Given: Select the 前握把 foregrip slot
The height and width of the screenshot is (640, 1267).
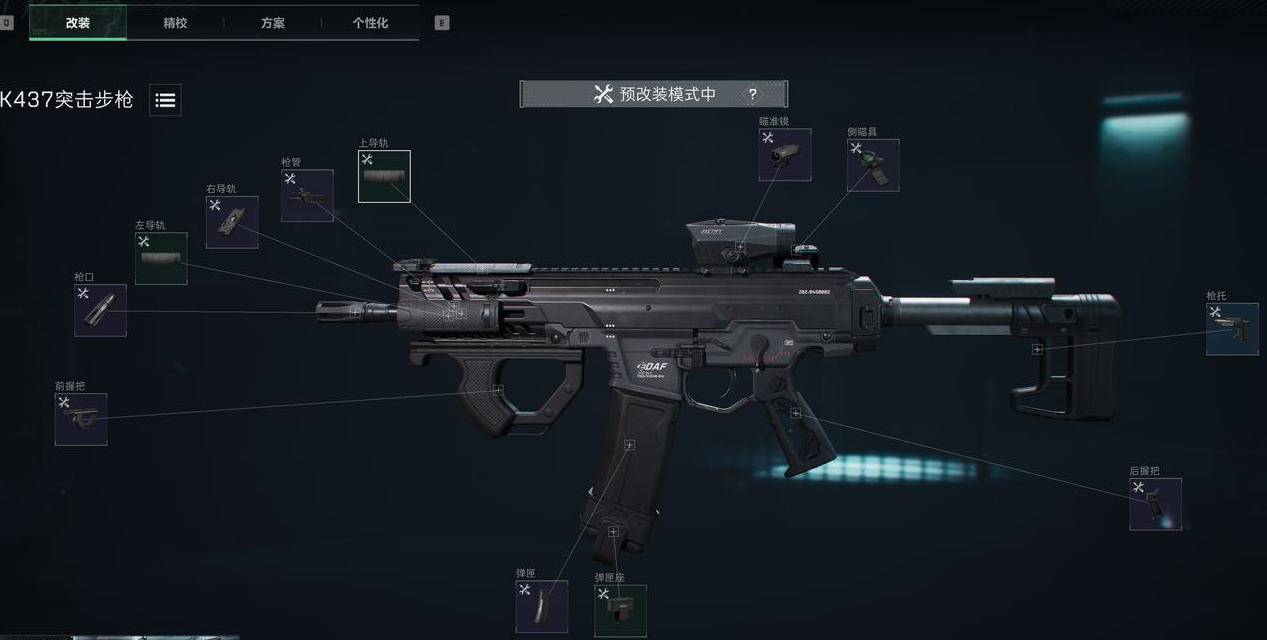Looking at the screenshot, I should [81, 419].
